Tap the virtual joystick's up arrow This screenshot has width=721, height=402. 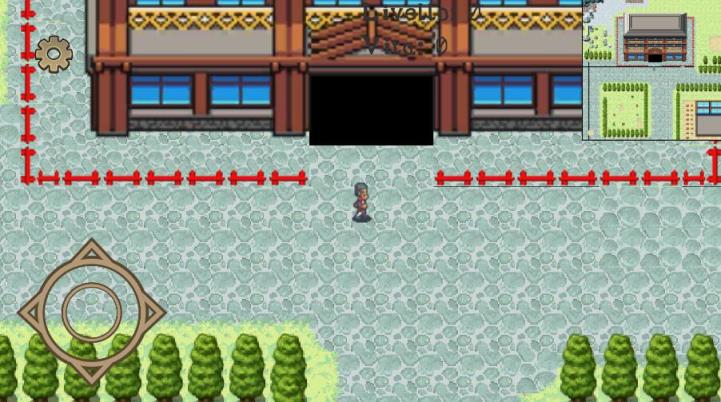(92, 256)
